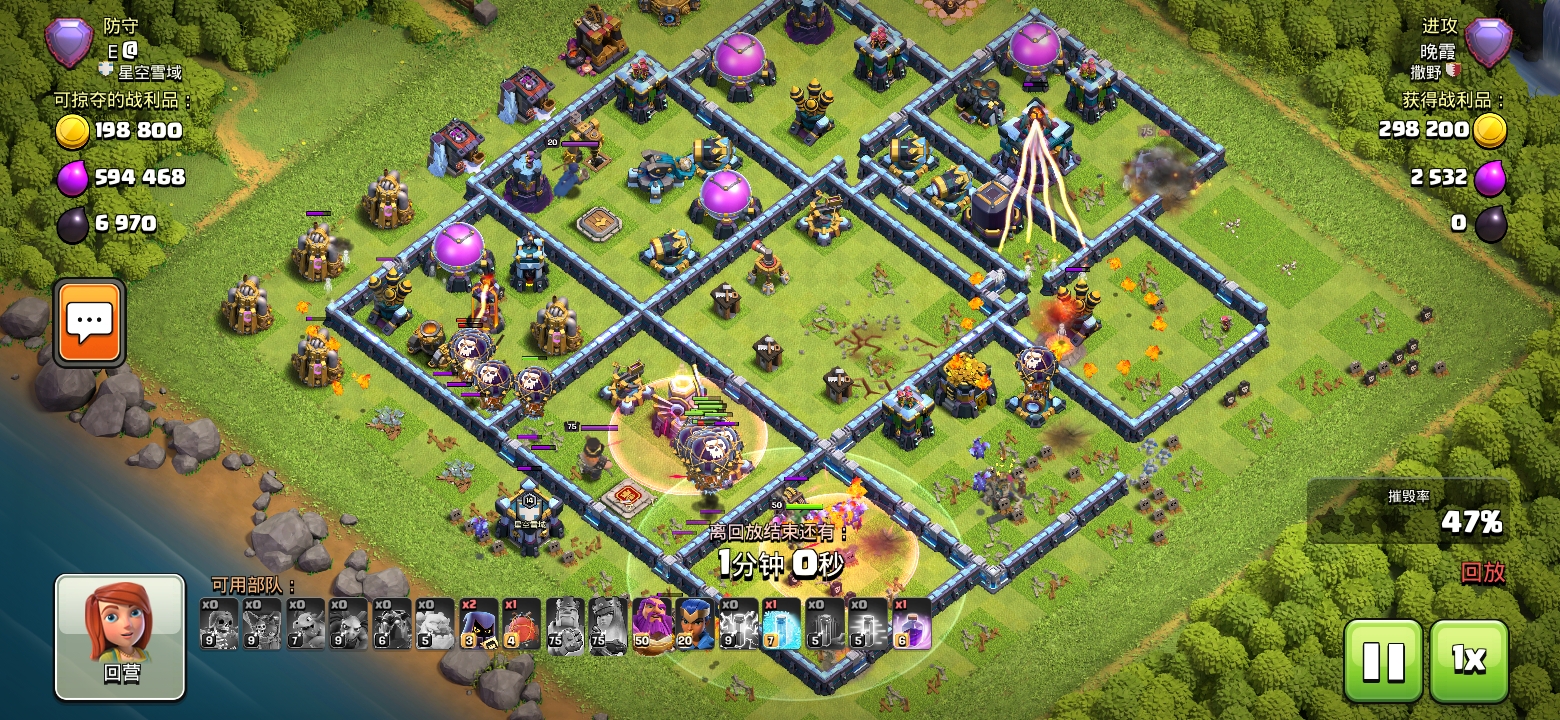Viewport: 1560px width, 720px height.
Task: Pause the battle replay
Action: (x=1383, y=660)
